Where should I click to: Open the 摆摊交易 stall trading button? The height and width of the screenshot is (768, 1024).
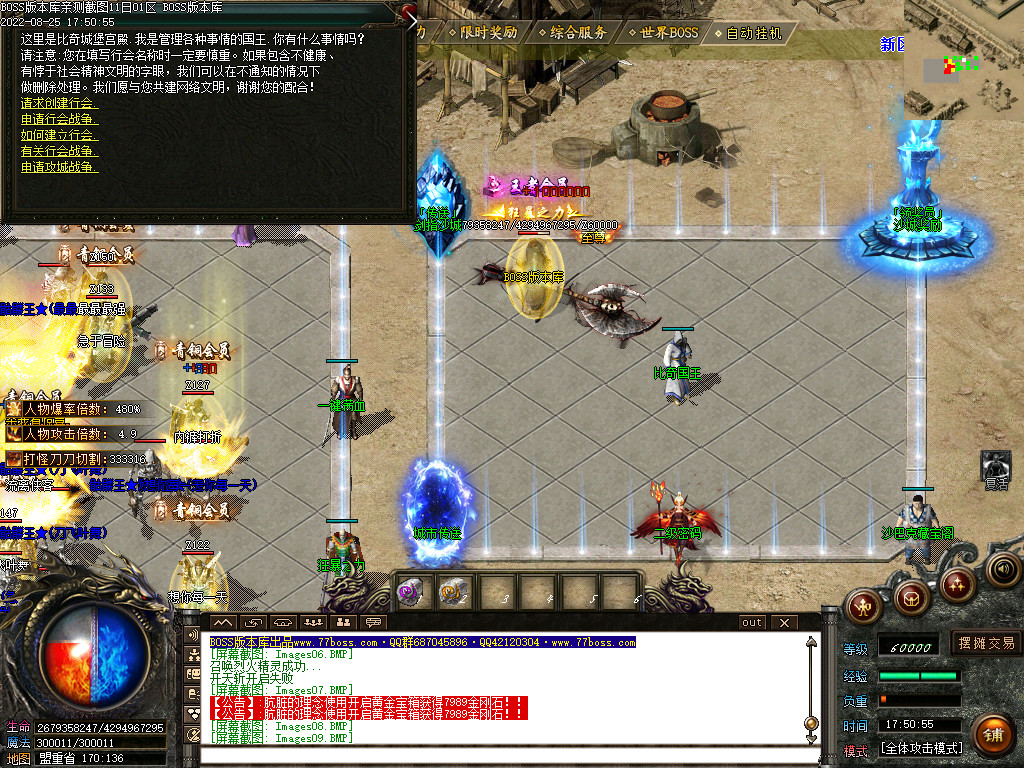[x=987, y=643]
